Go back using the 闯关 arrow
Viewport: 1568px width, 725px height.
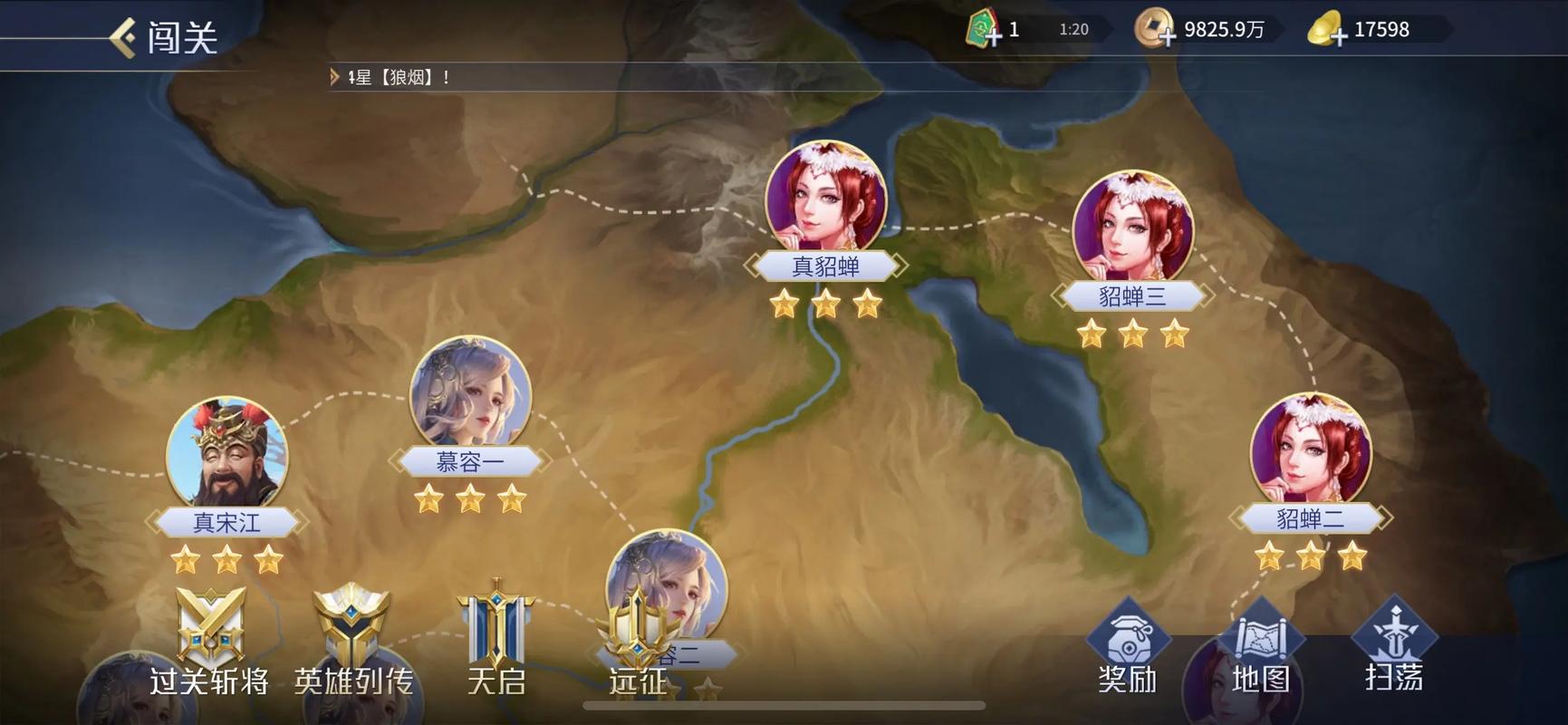click(x=124, y=37)
